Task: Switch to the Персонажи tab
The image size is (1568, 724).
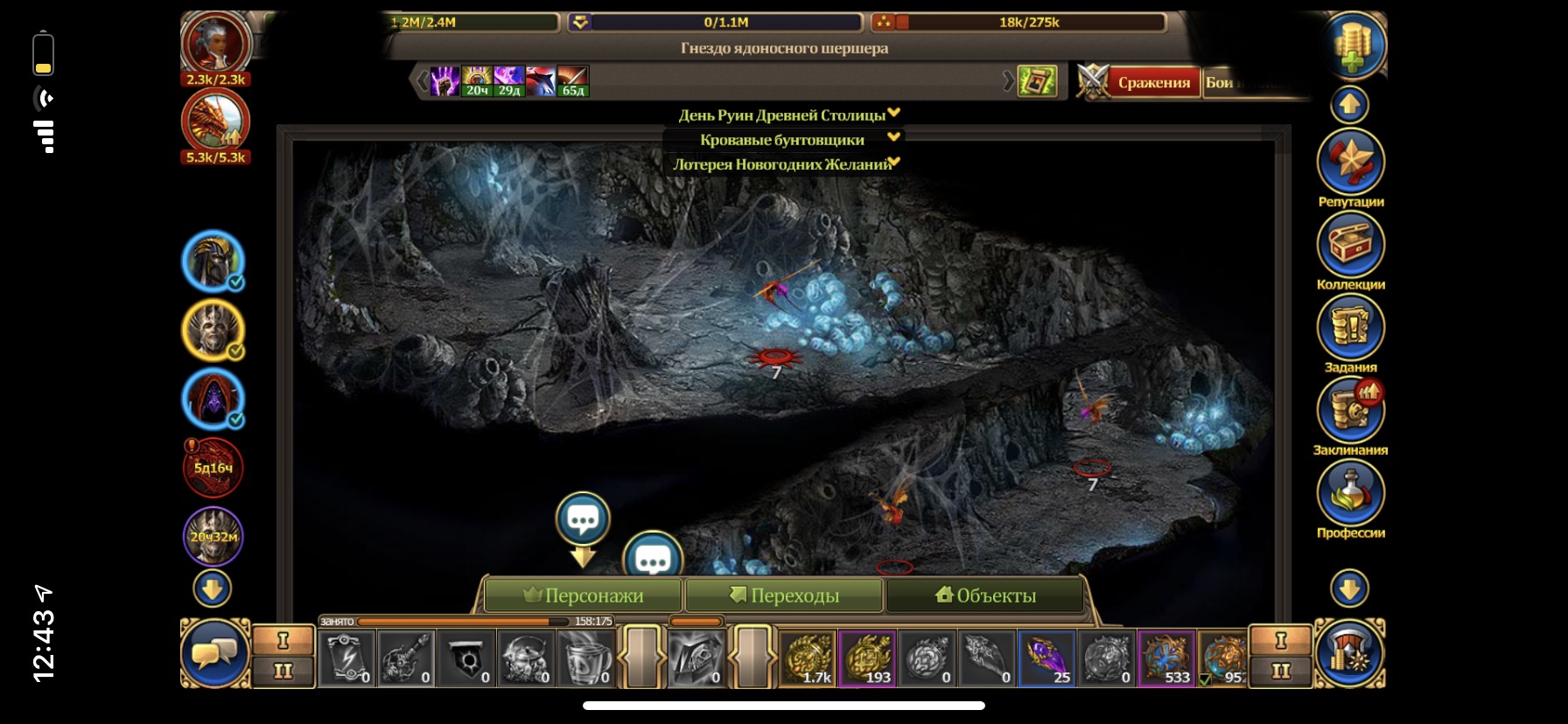Action: [584, 595]
